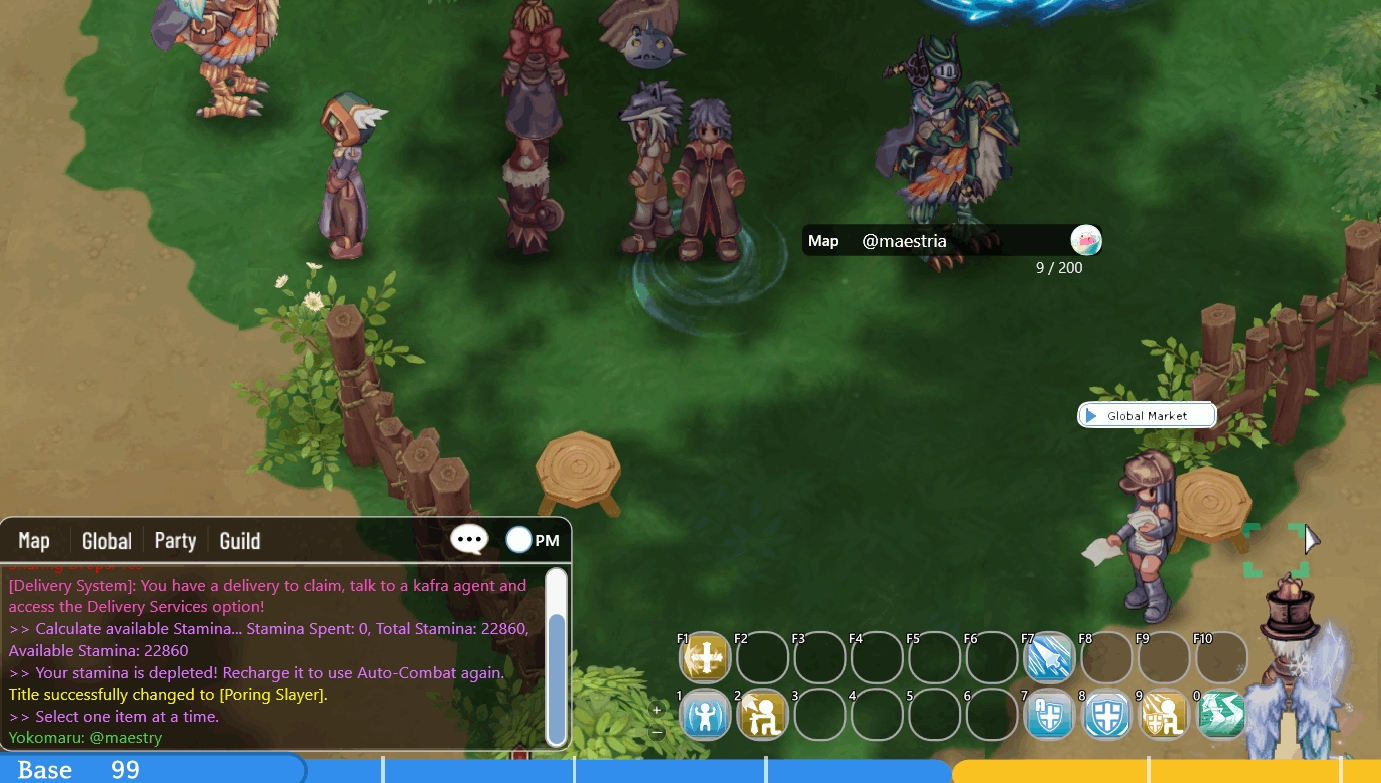Toggle the PM circle button
The height and width of the screenshot is (783, 1381).
(519, 540)
